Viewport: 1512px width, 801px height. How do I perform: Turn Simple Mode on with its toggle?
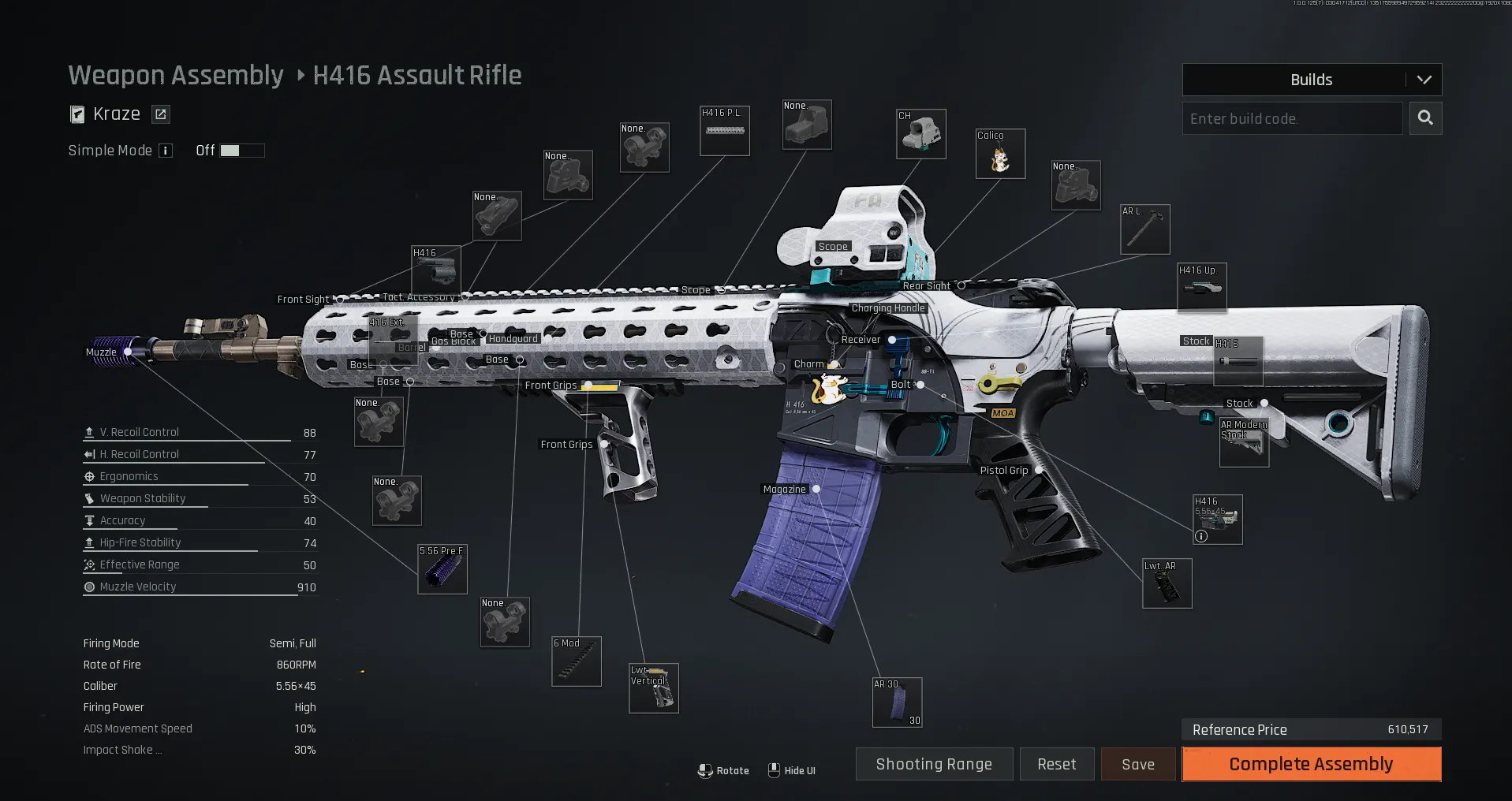[241, 150]
